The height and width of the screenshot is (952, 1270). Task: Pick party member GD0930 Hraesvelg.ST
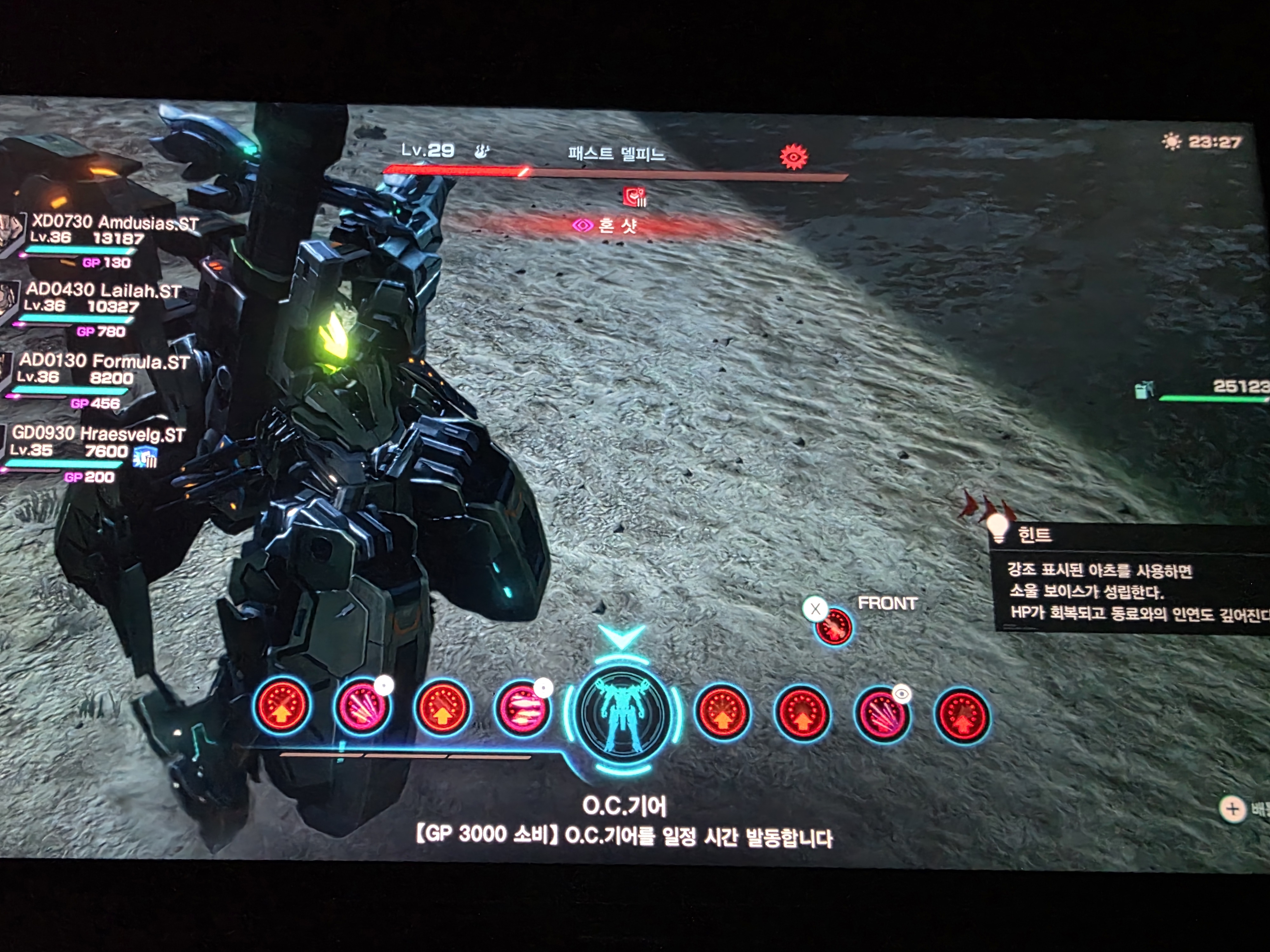[x=97, y=434]
